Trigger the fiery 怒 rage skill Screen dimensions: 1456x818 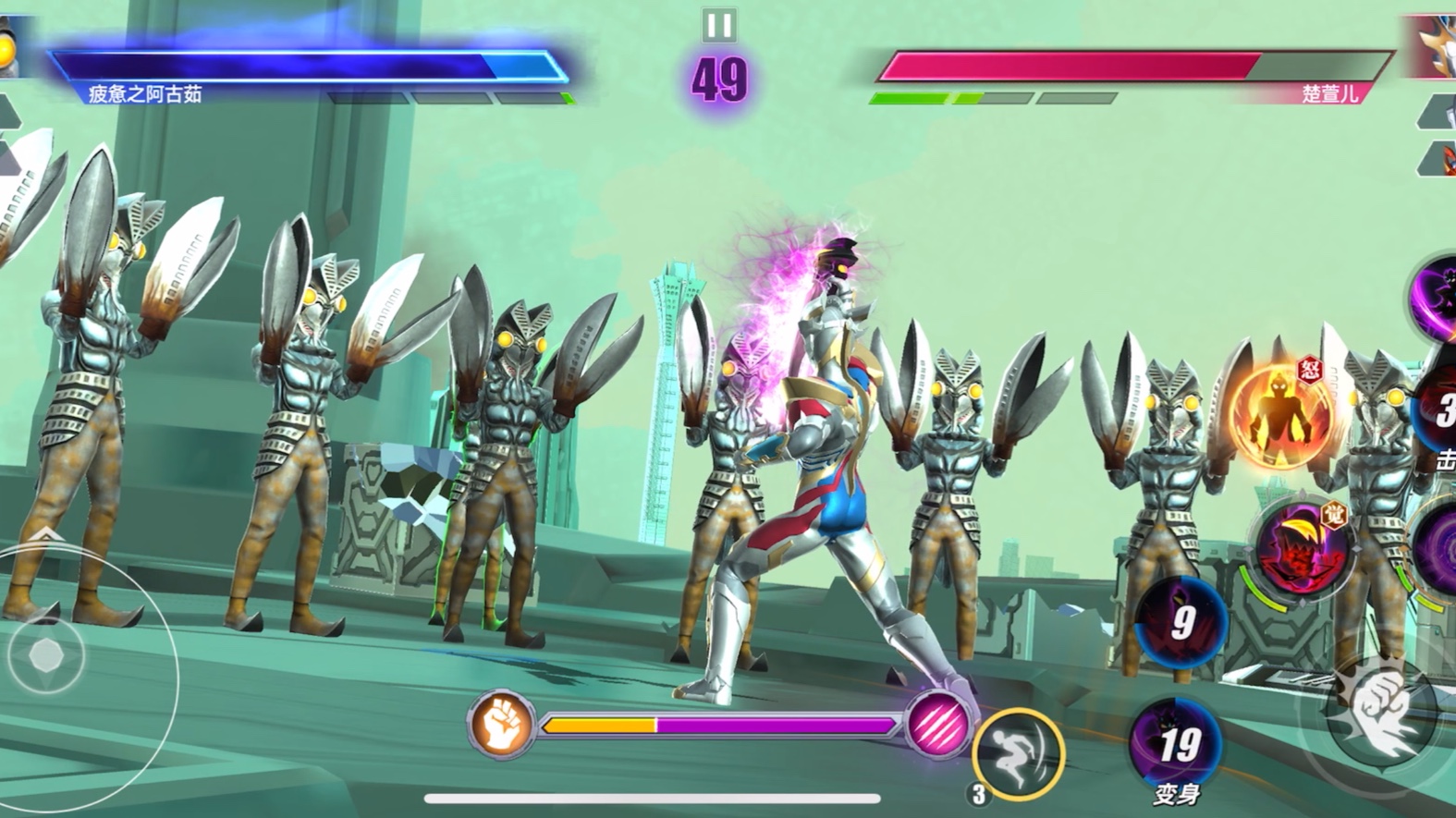(1281, 412)
